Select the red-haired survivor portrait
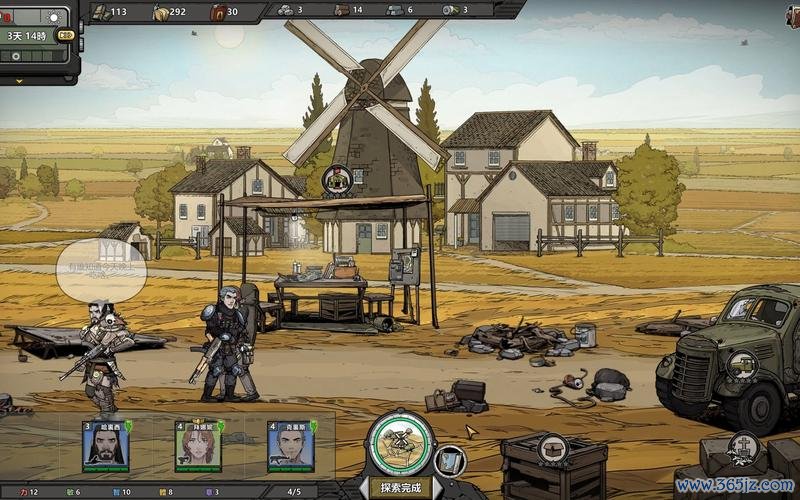 (197, 446)
